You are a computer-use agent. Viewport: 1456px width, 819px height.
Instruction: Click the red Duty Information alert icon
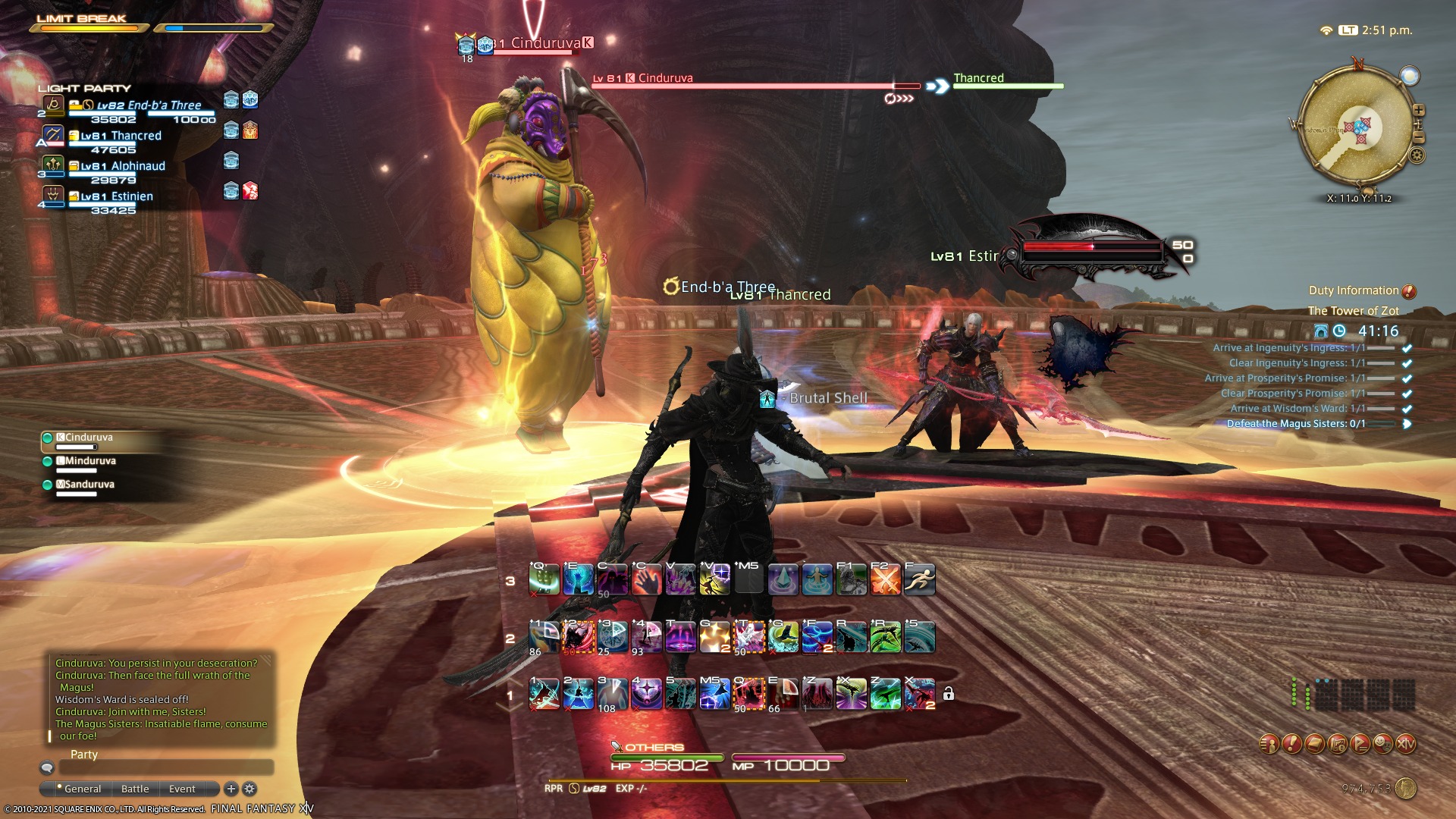pyautogui.click(x=1409, y=290)
